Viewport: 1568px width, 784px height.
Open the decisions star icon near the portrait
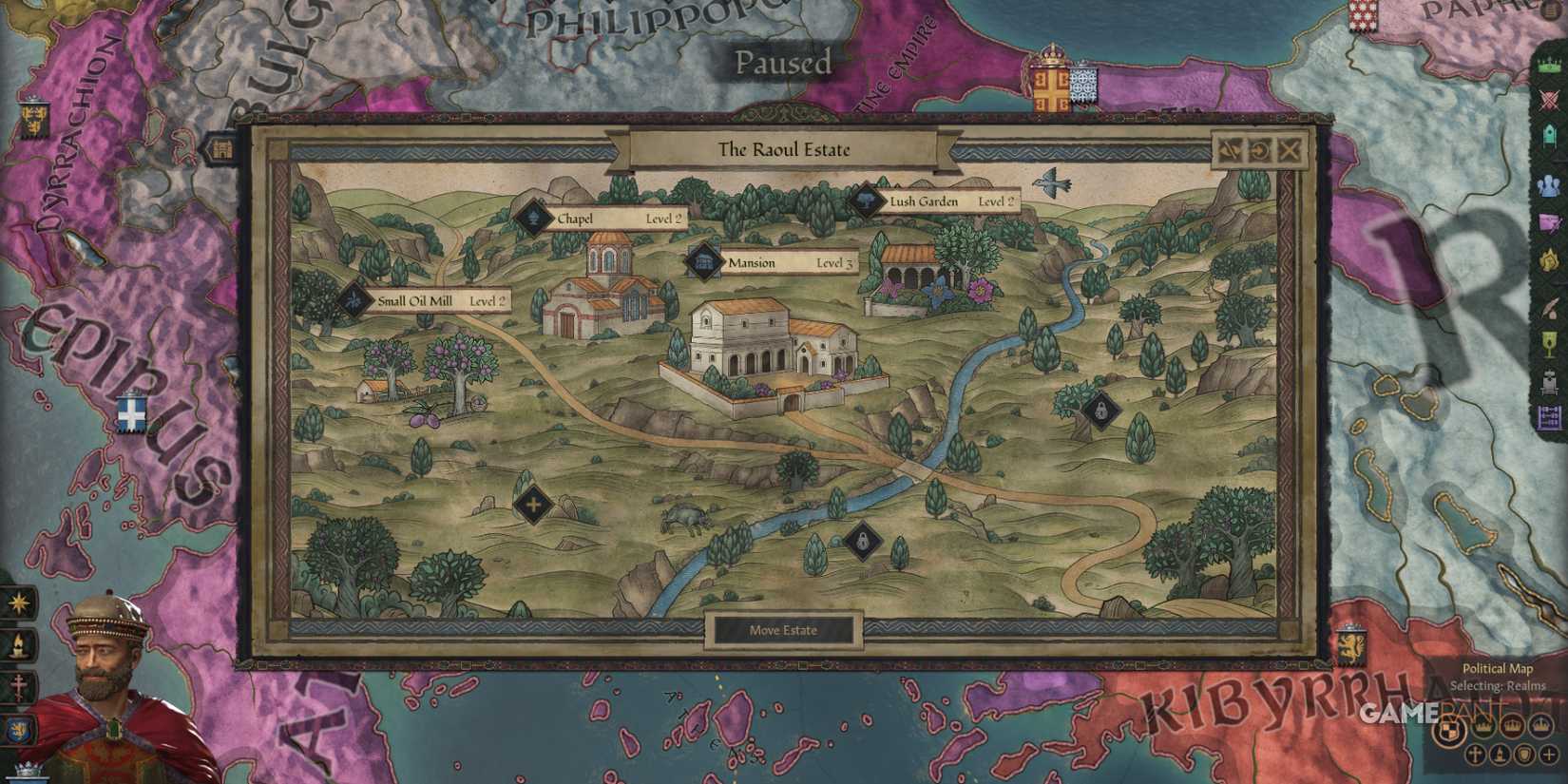click(x=15, y=602)
